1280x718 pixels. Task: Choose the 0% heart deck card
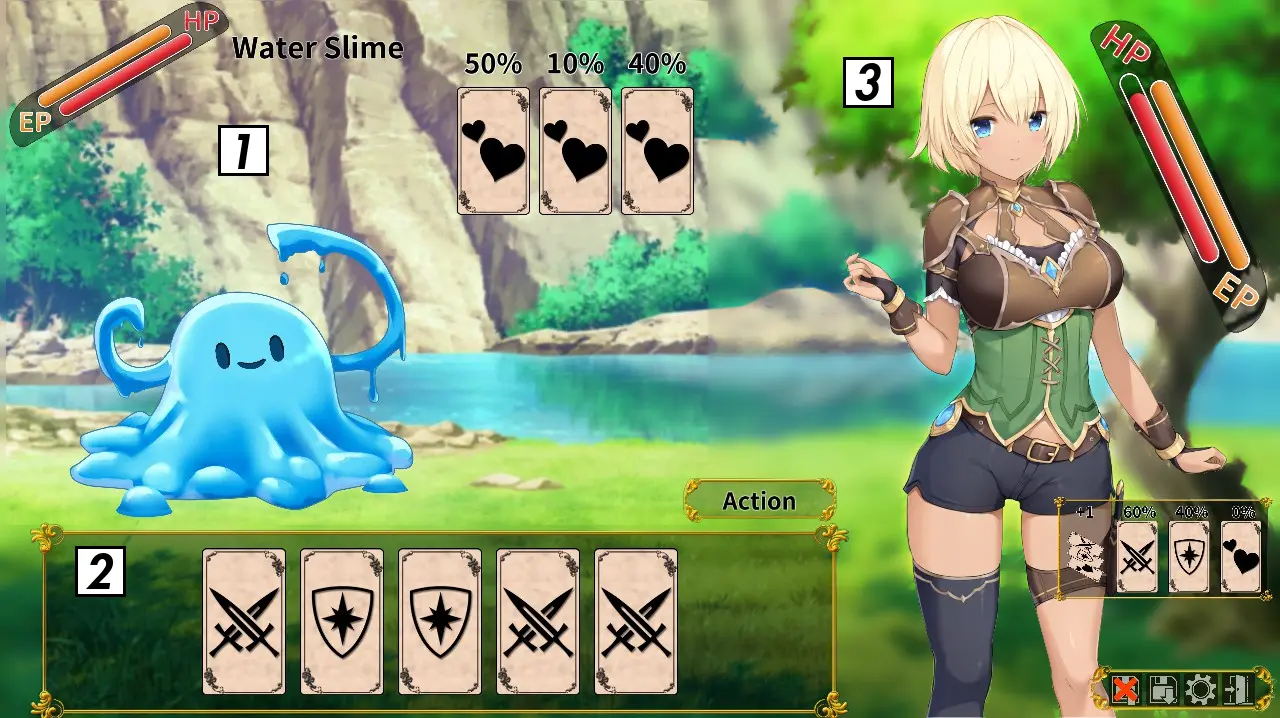click(1241, 557)
